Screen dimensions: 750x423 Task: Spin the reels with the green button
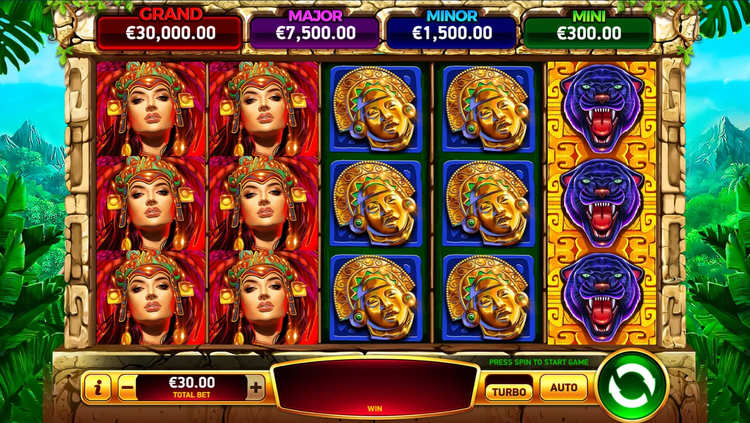coord(631,386)
